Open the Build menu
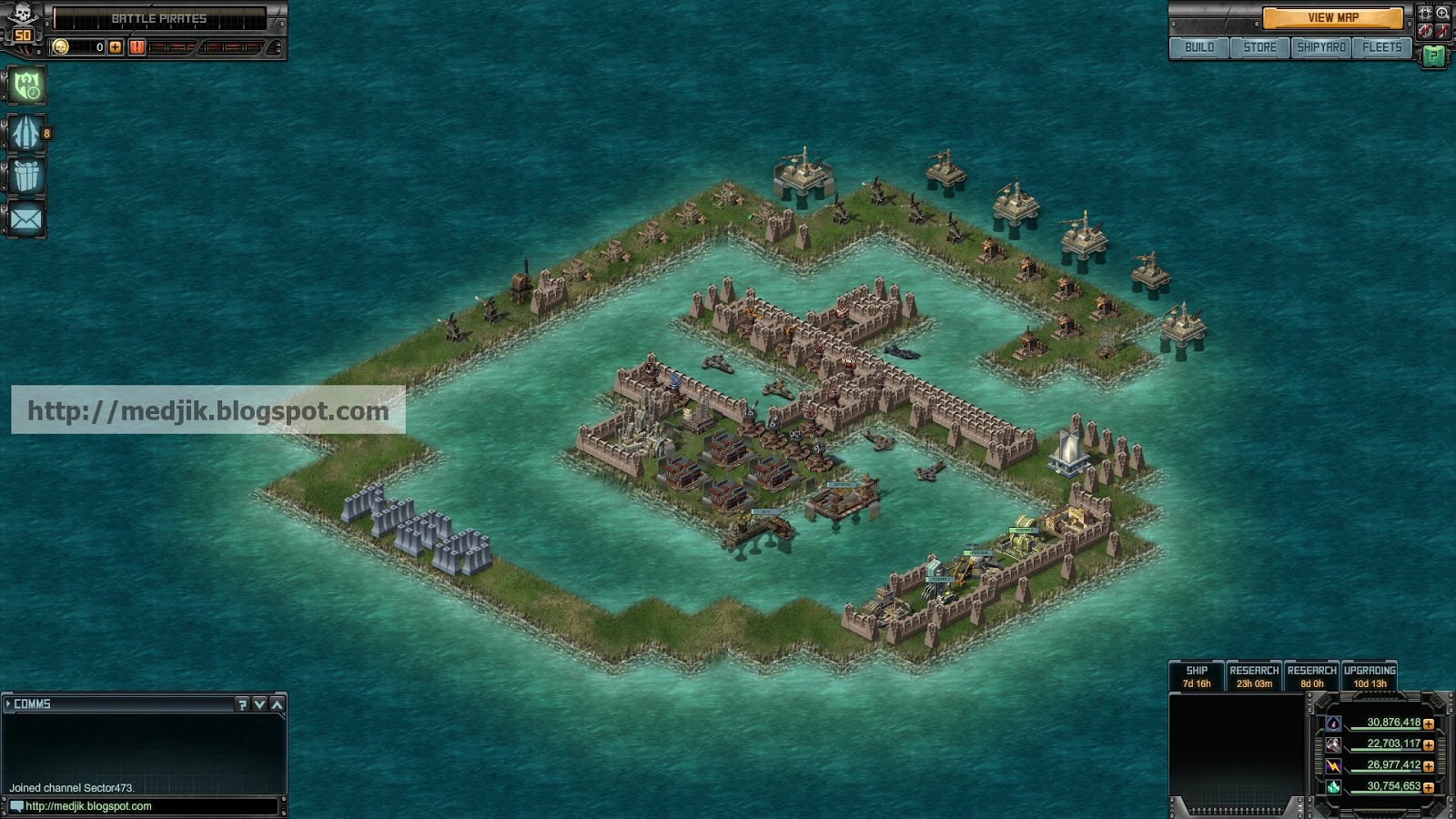This screenshot has width=1456, height=819. pos(1198,47)
